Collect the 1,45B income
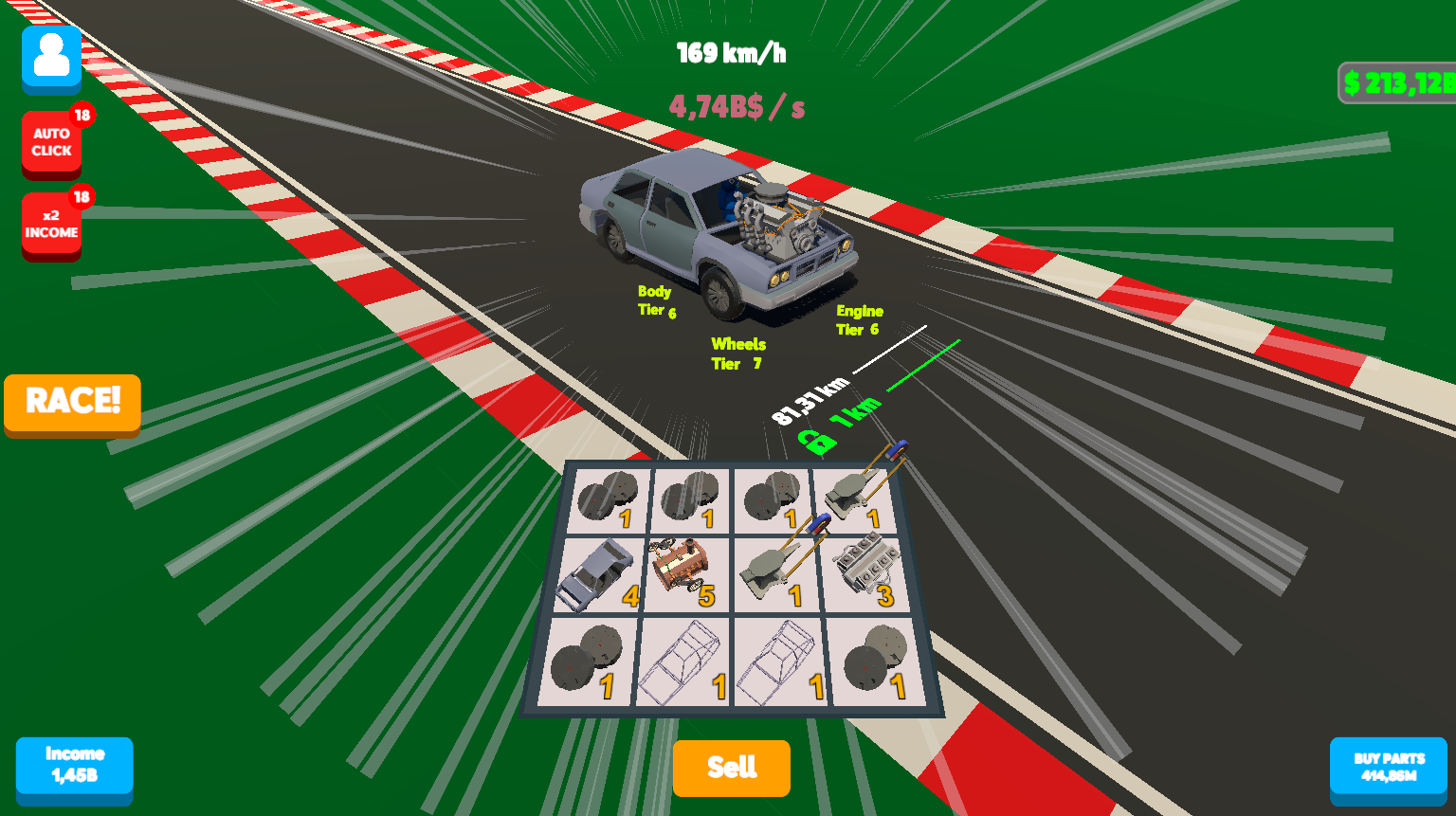1456x816 pixels. 75,770
